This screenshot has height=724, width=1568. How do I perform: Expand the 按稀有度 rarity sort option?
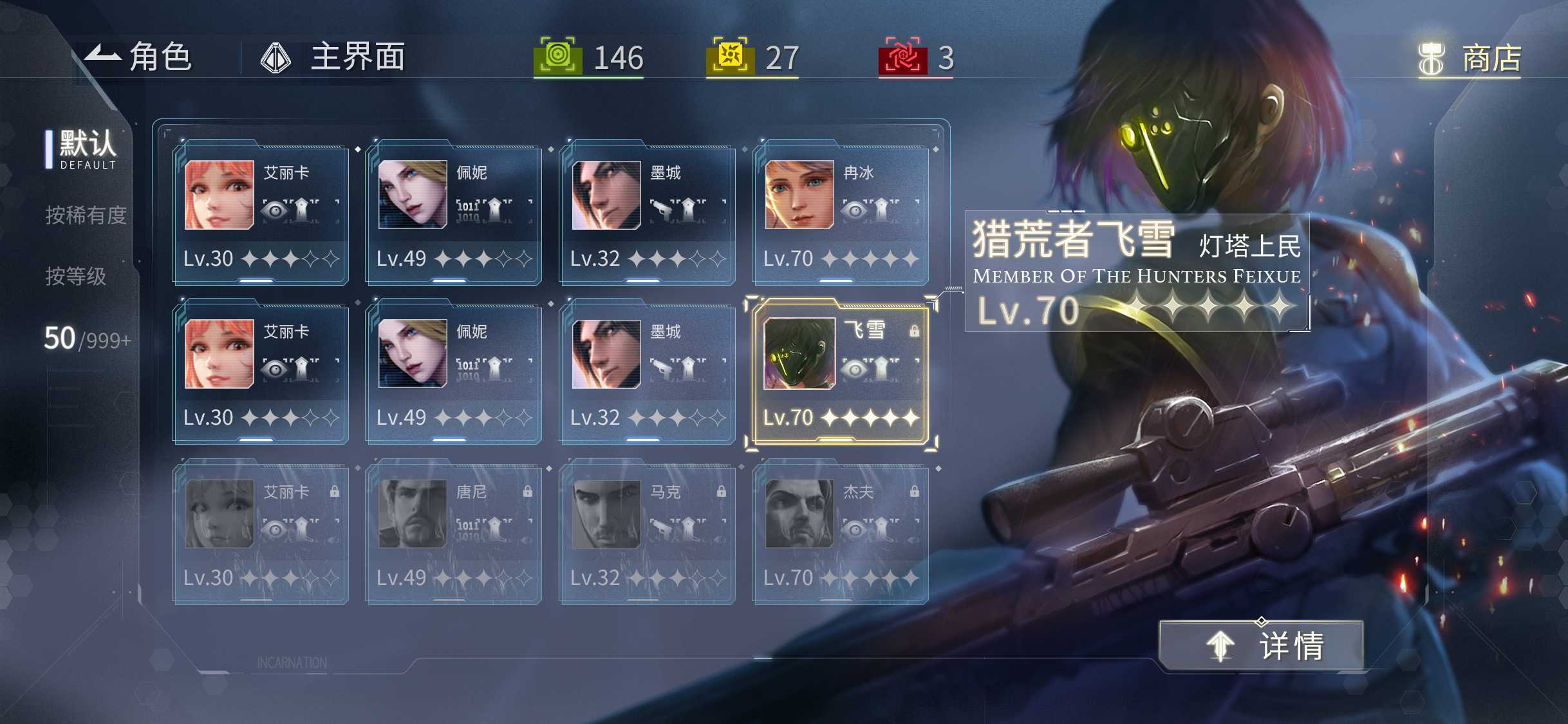click(x=86, y=215)
